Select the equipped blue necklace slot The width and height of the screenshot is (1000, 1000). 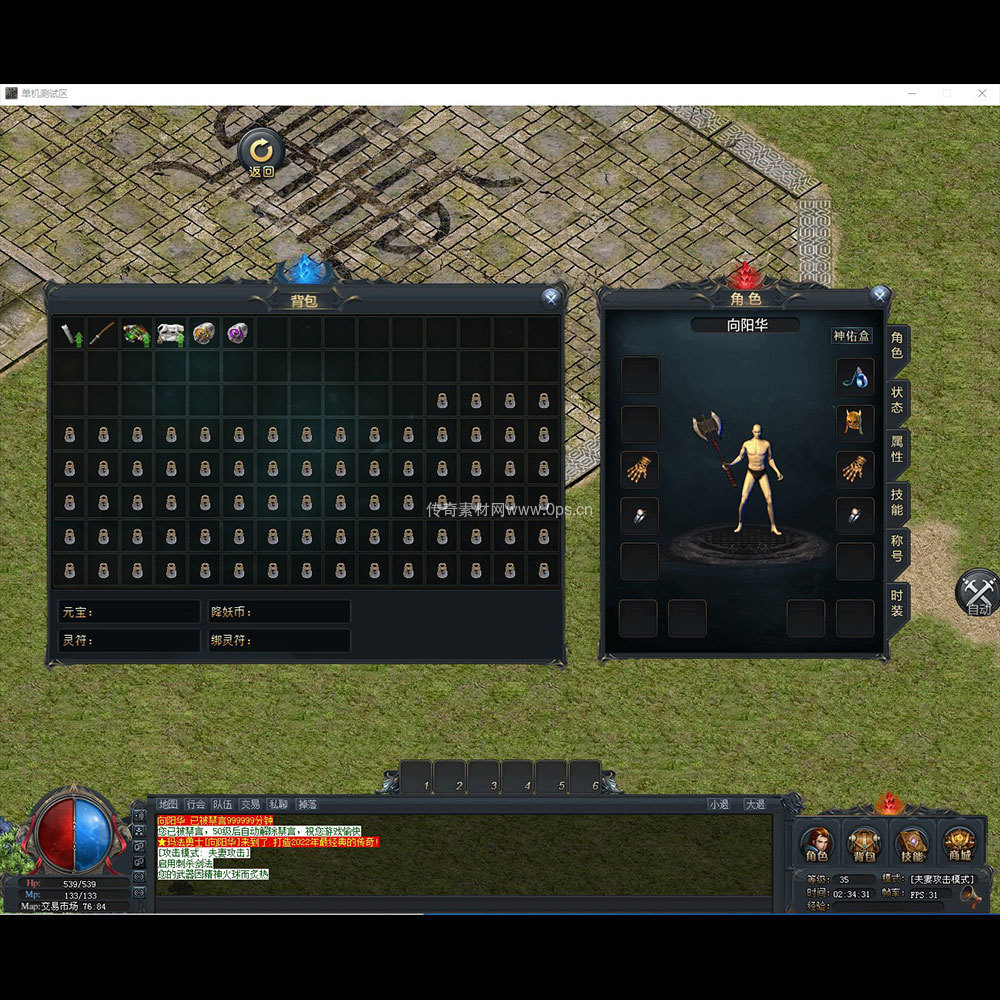coord(855,376)
